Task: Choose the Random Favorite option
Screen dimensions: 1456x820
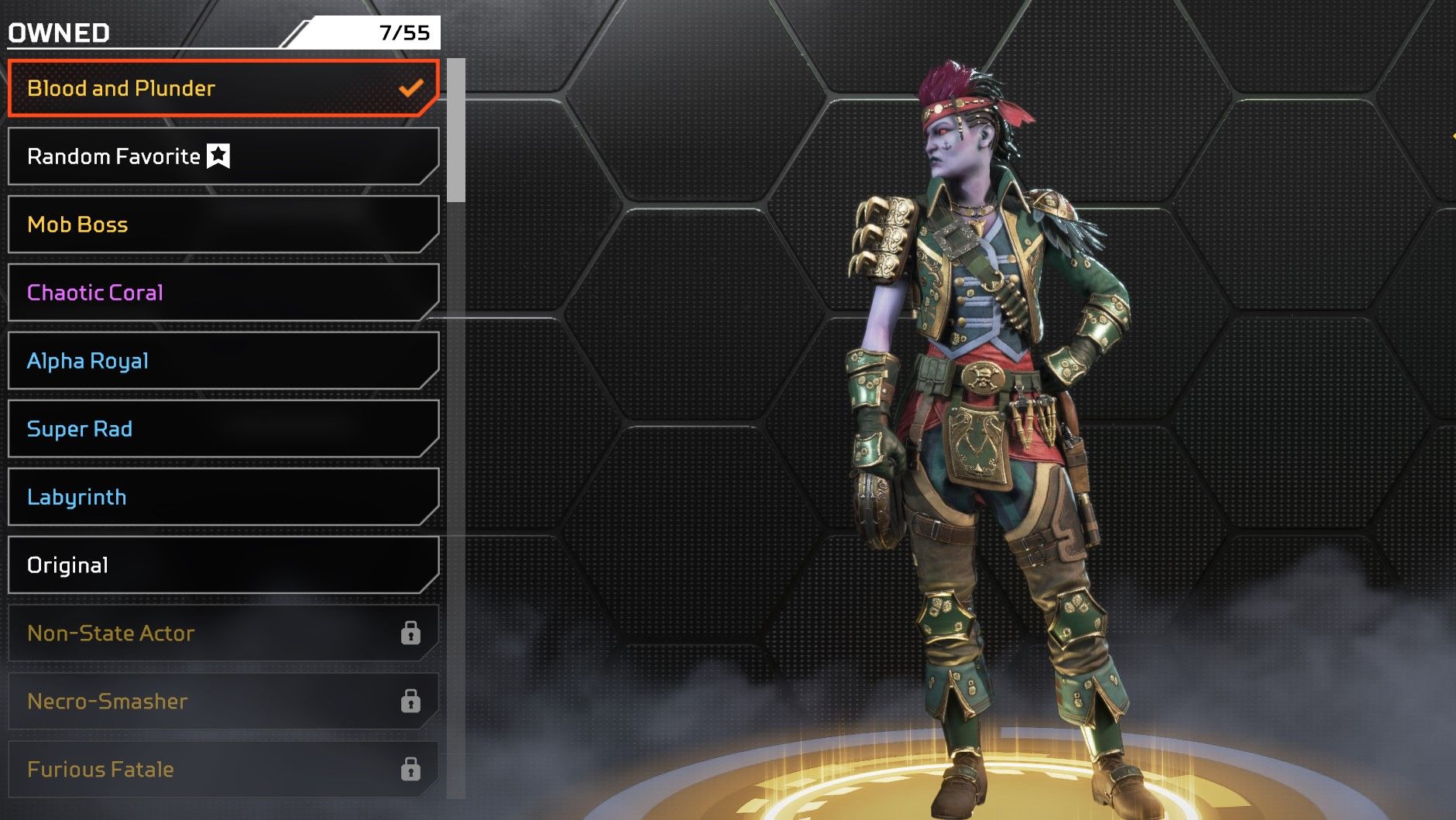Action: 223,156
